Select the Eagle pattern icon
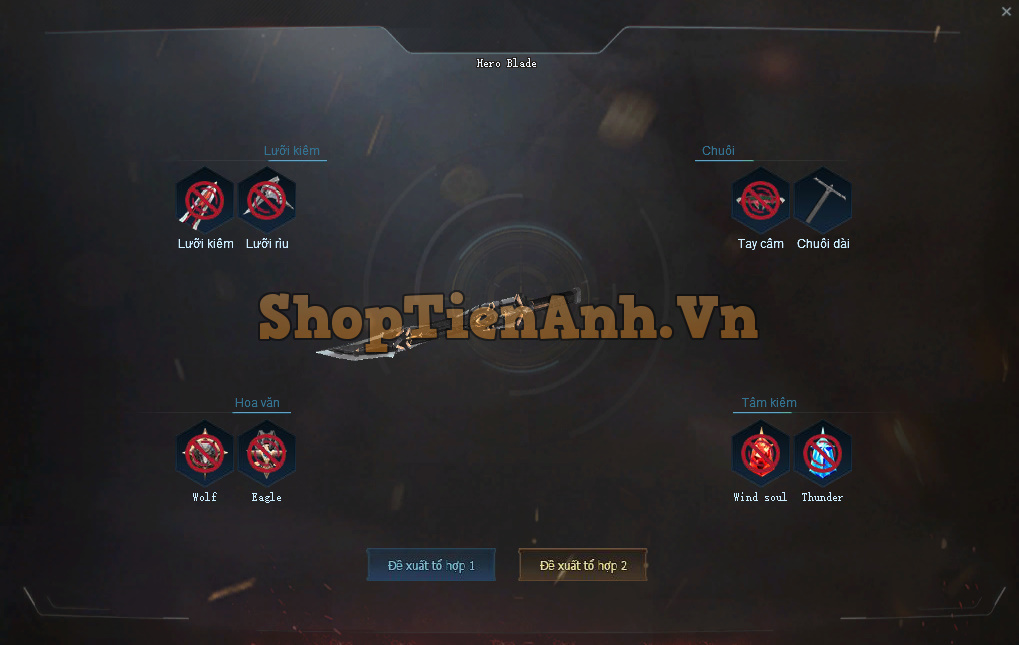 (267, 454)
